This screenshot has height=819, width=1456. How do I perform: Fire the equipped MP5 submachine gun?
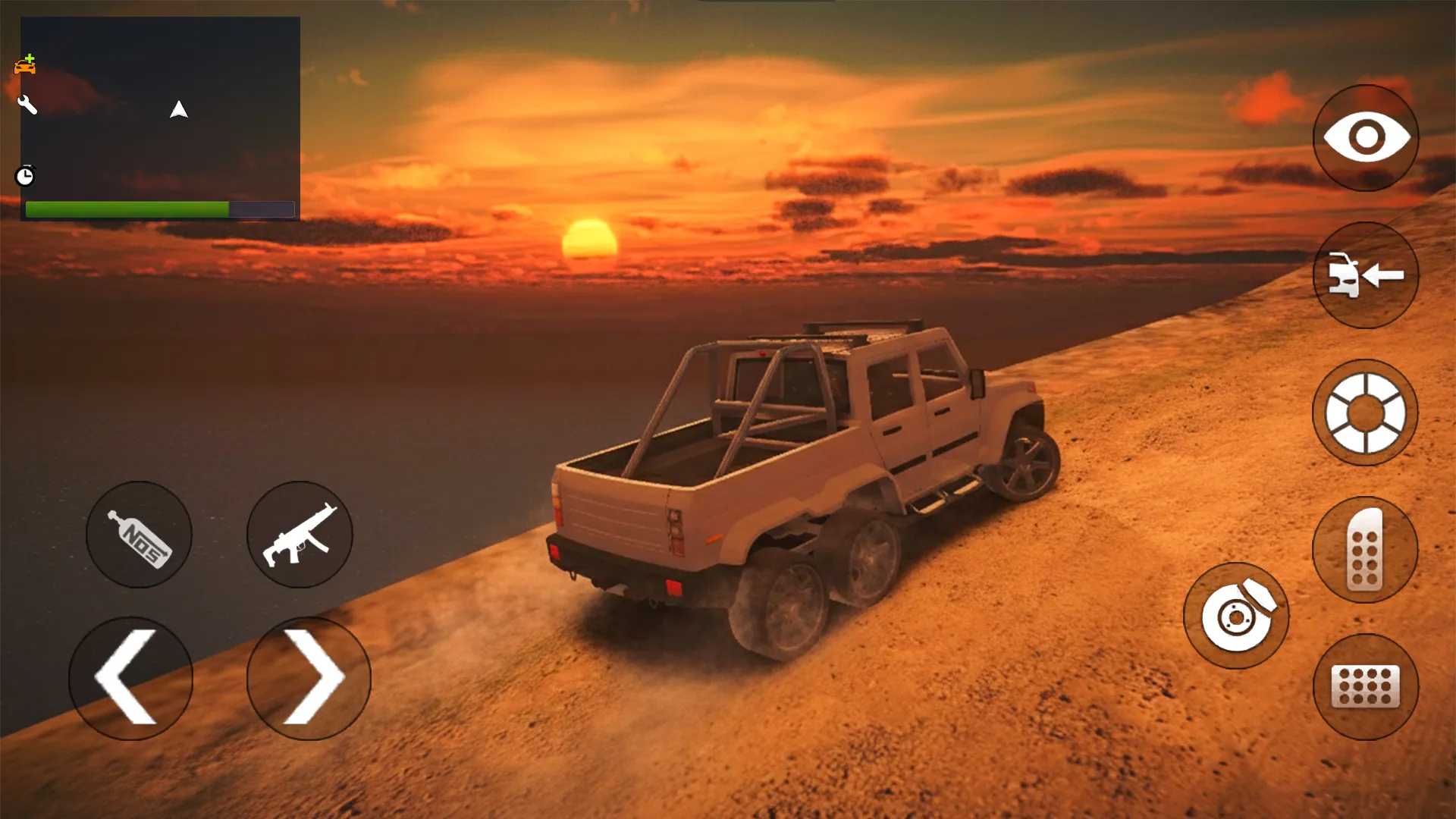[300, 535]
